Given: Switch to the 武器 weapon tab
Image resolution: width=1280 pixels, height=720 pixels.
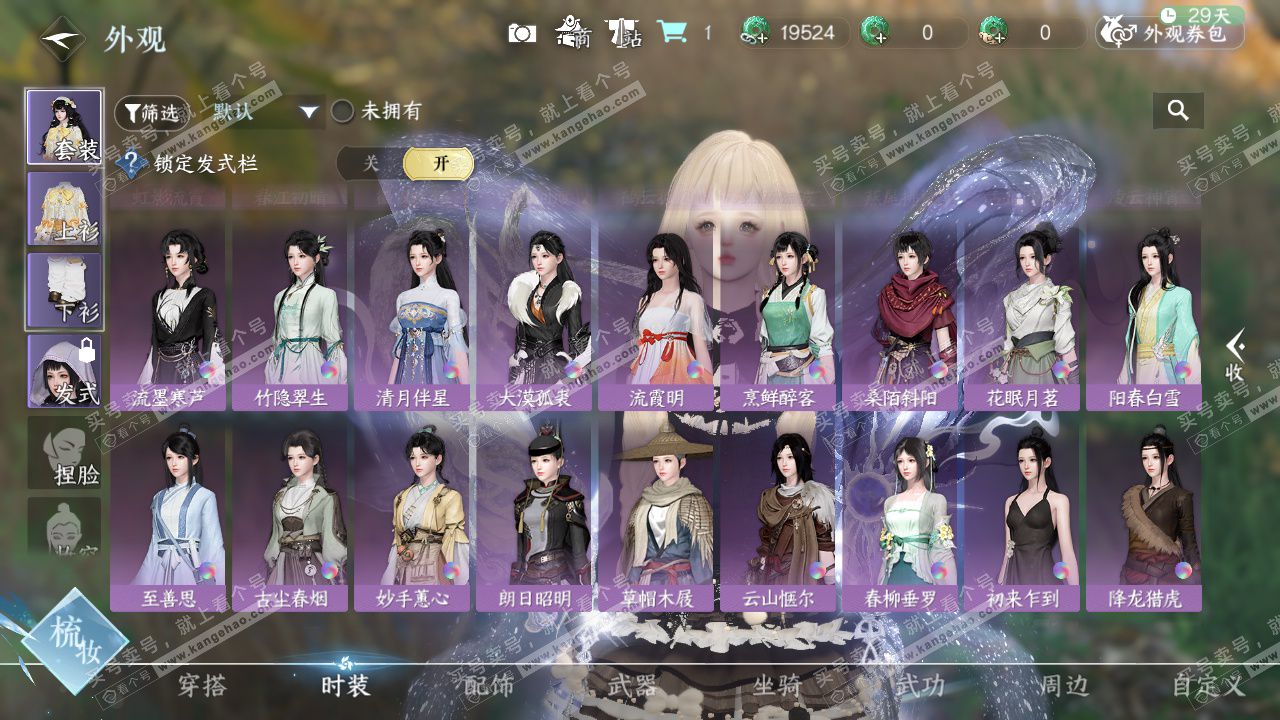Looking at the screenshot, I should [x=632, y=685].
